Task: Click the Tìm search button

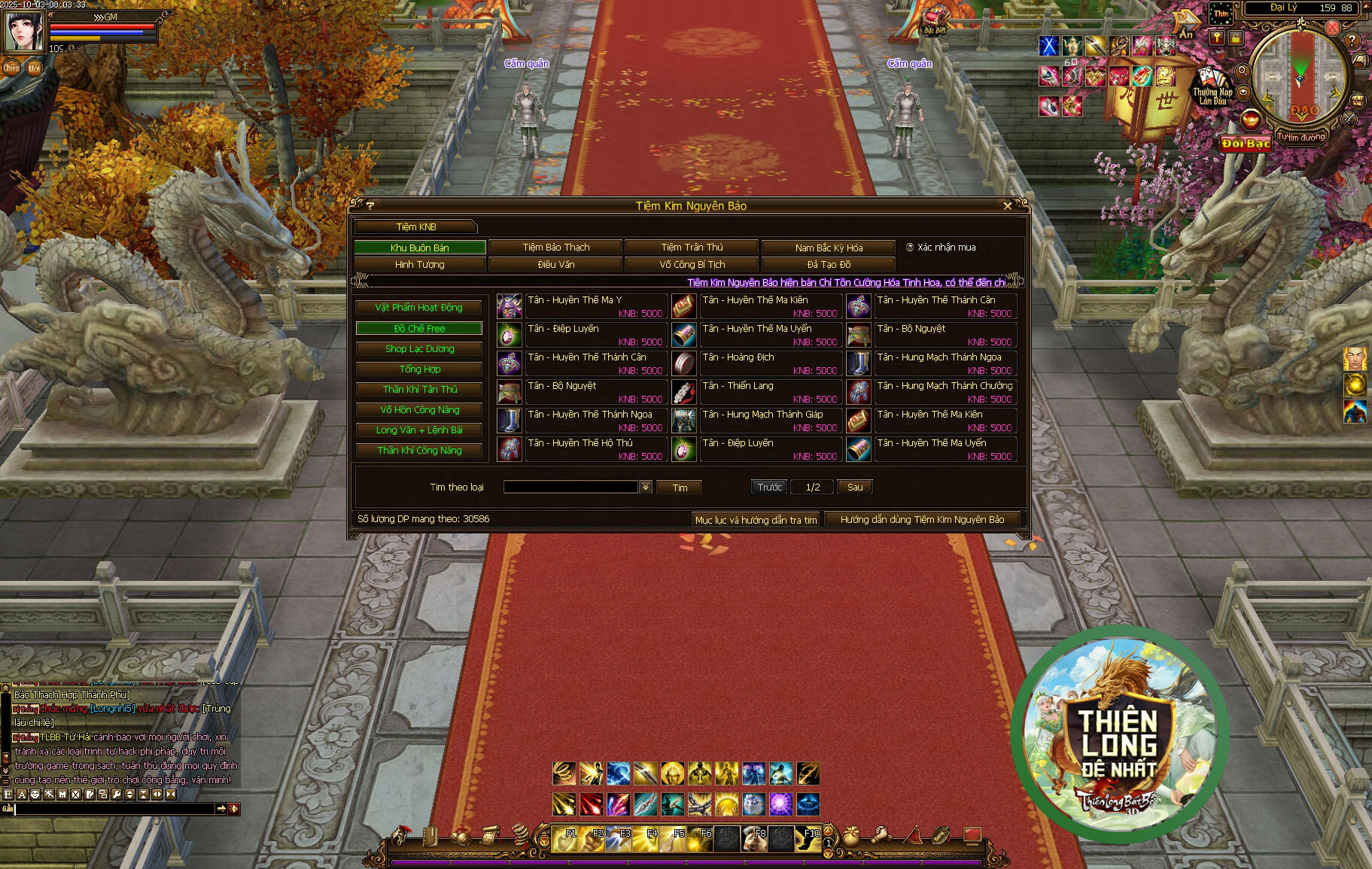Action: 680,488
